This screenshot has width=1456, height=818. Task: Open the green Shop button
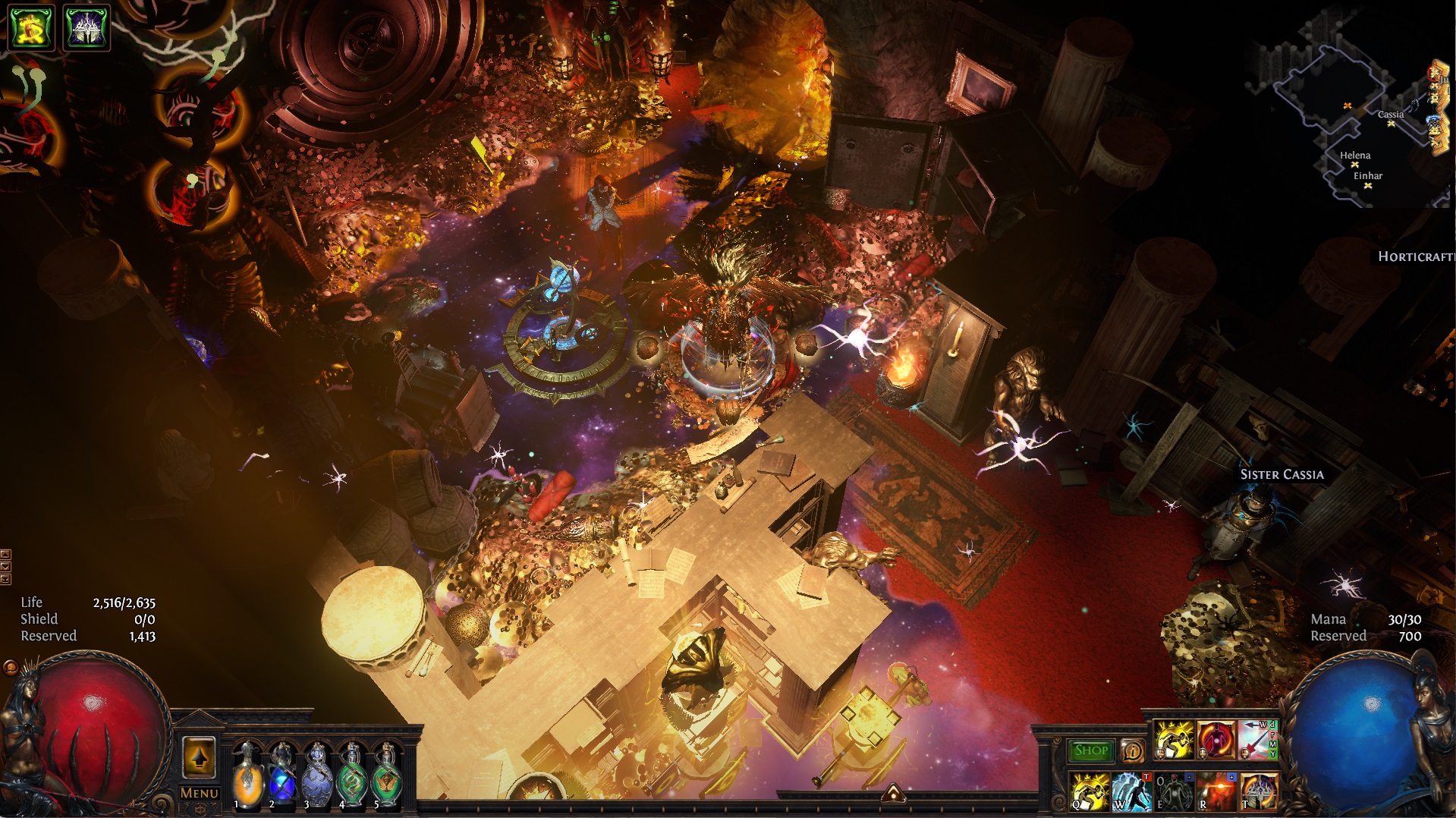tap(1091, 750)
